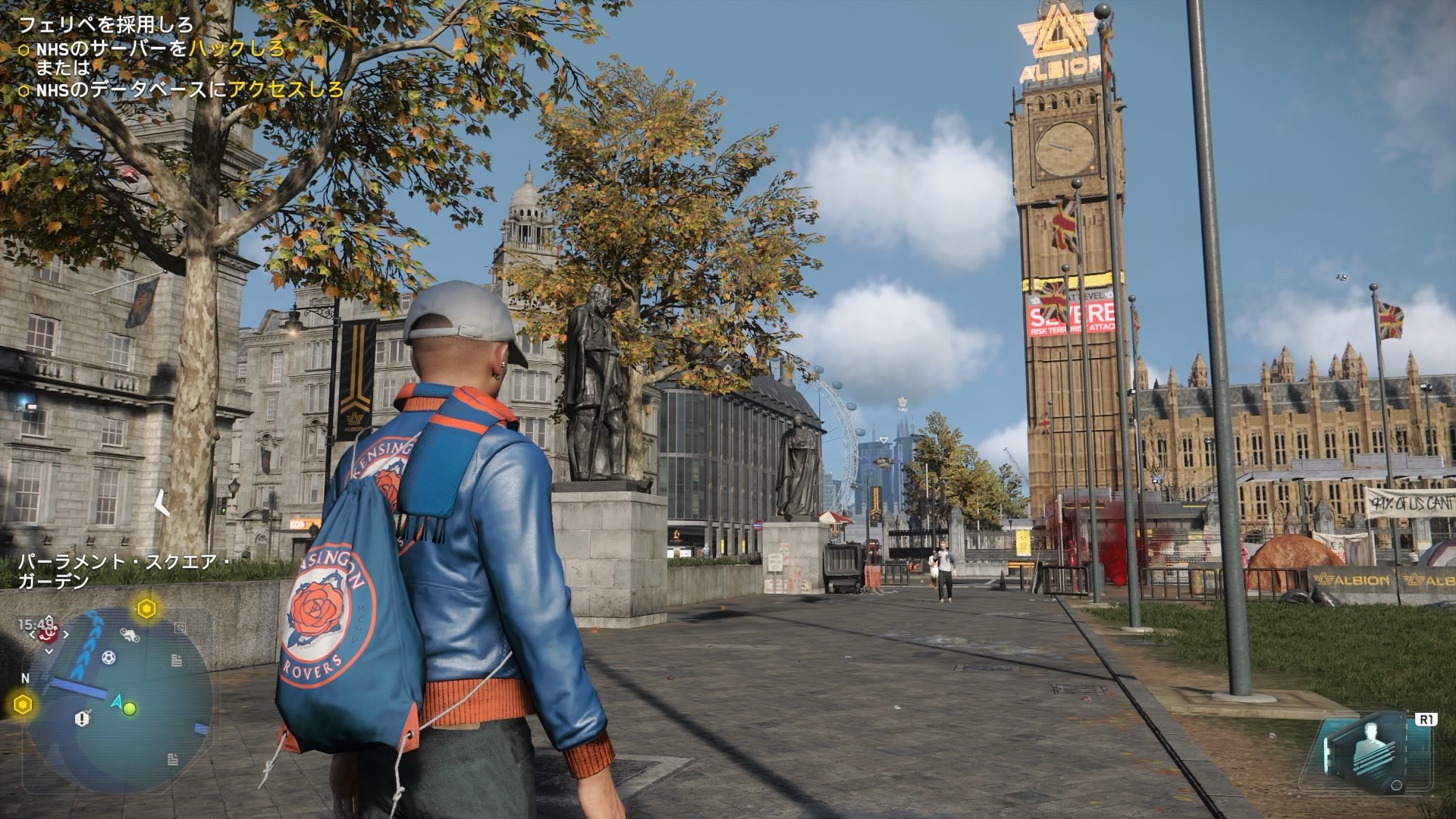Screen dimensions: 1456x819
Task: Click the football icon on the minimap
Action: pos(108,657)
